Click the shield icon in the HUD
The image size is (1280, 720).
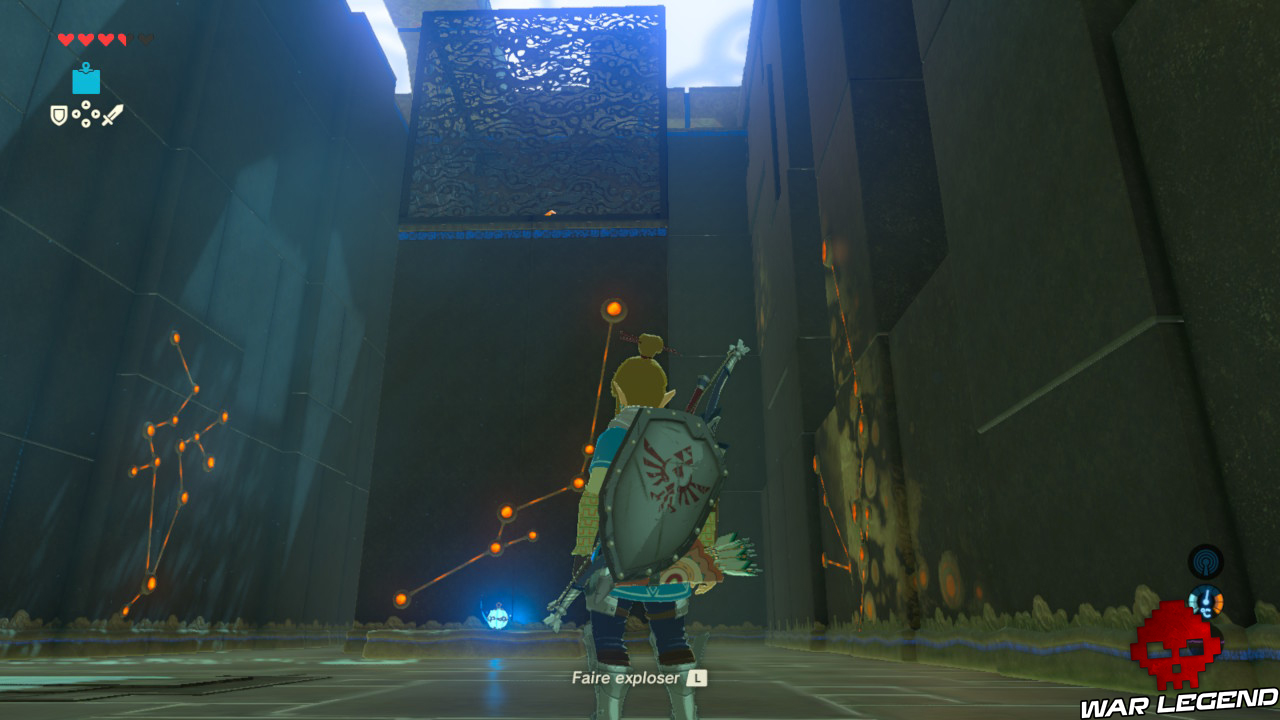pos(59,114)
